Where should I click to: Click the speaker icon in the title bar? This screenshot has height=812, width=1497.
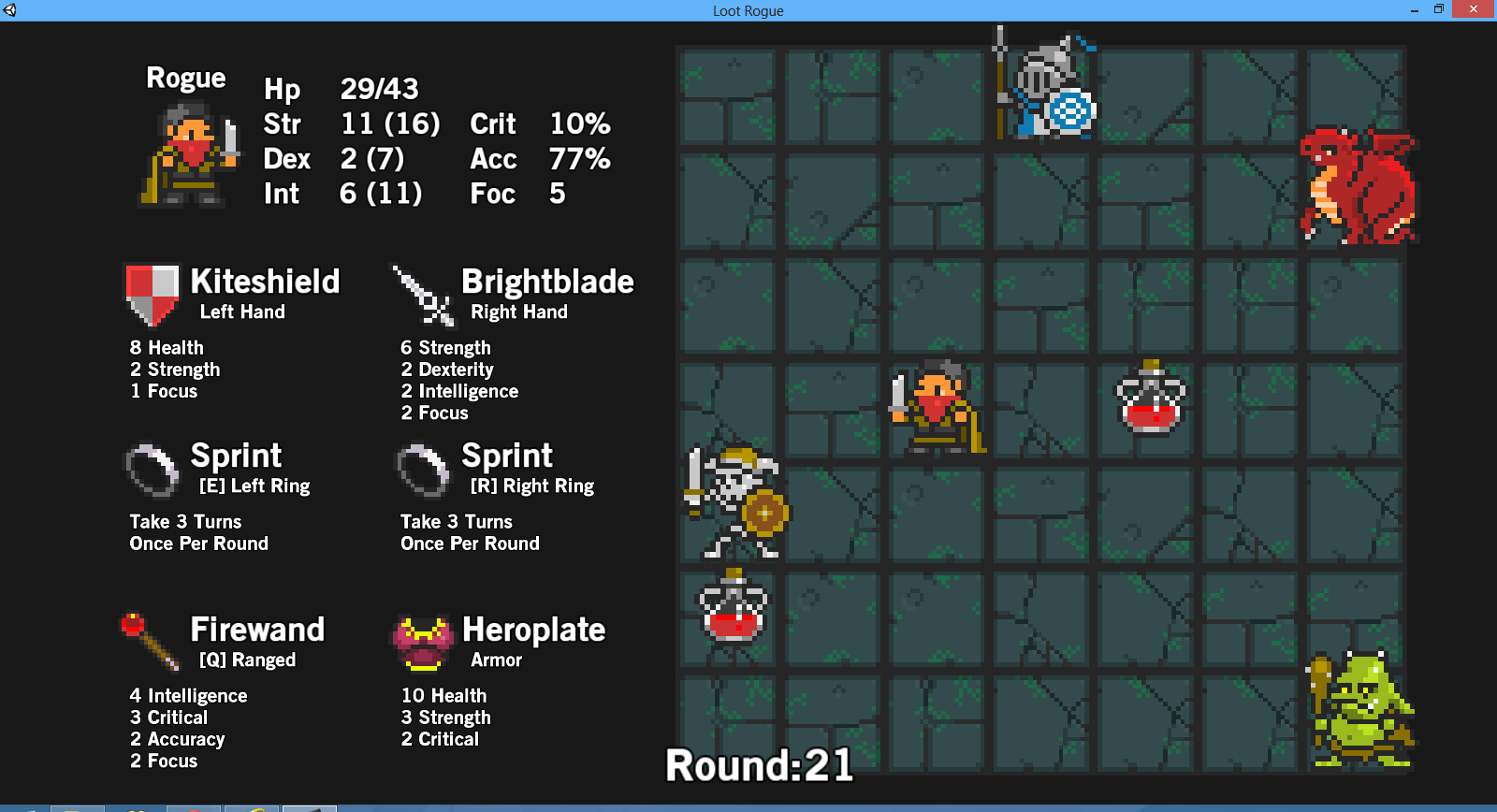click(x=11, y=10)
